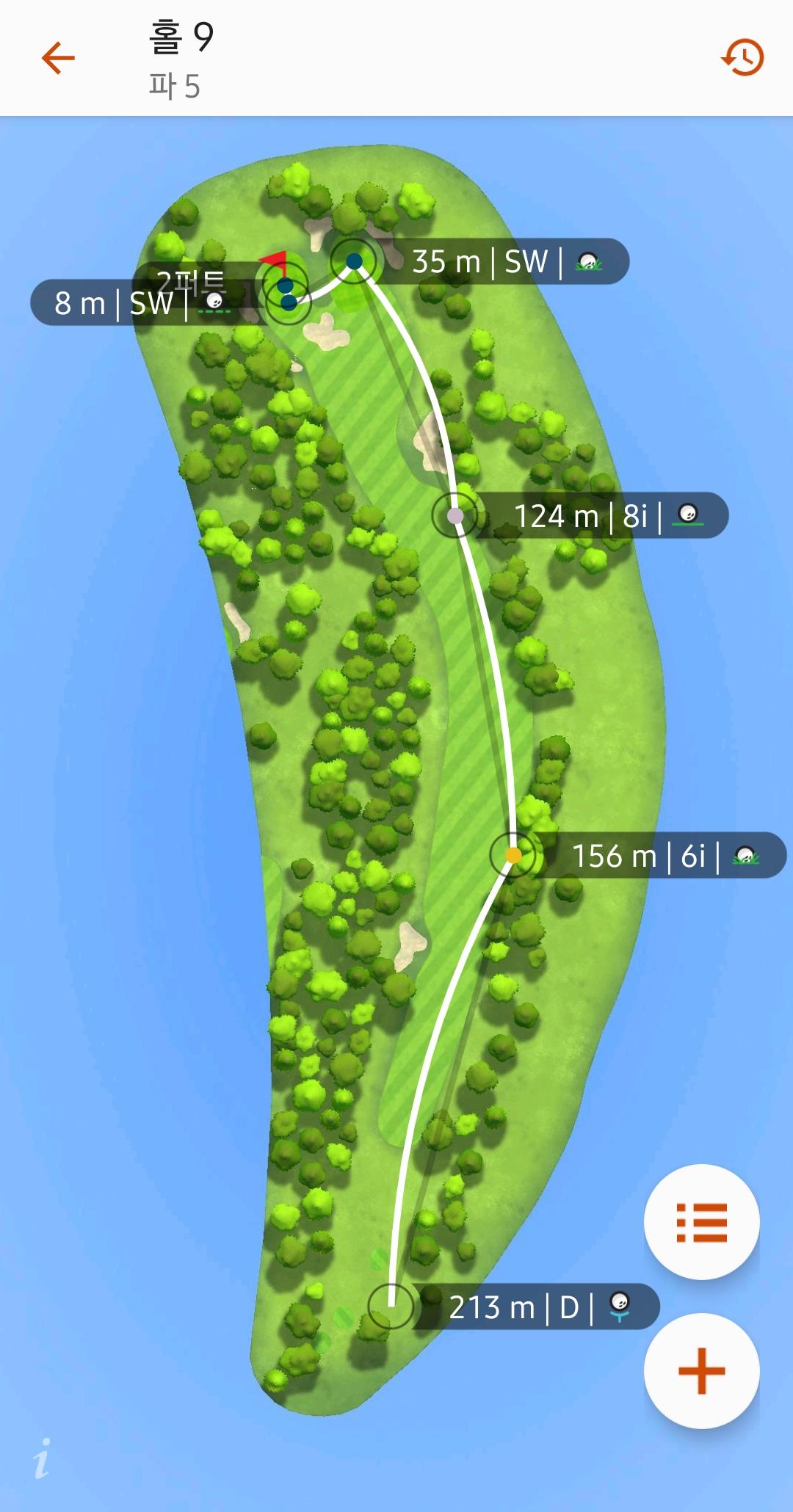Screen dimensions: 793x1512
Task: Select the 35 m SW shot label
Action: [x=507, y=262]
